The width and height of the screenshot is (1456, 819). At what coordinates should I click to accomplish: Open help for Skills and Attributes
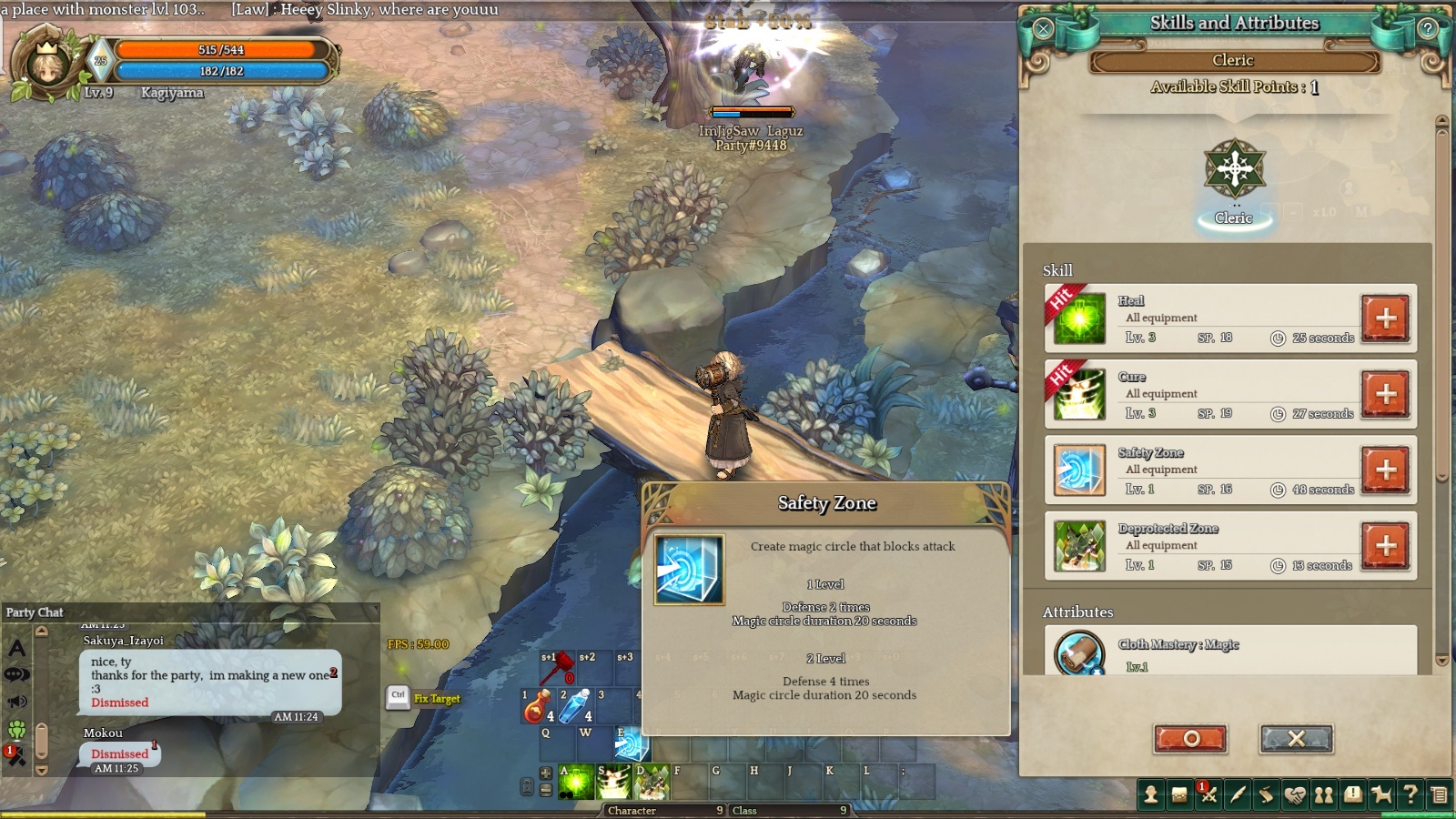click(x=1428, y=28)
